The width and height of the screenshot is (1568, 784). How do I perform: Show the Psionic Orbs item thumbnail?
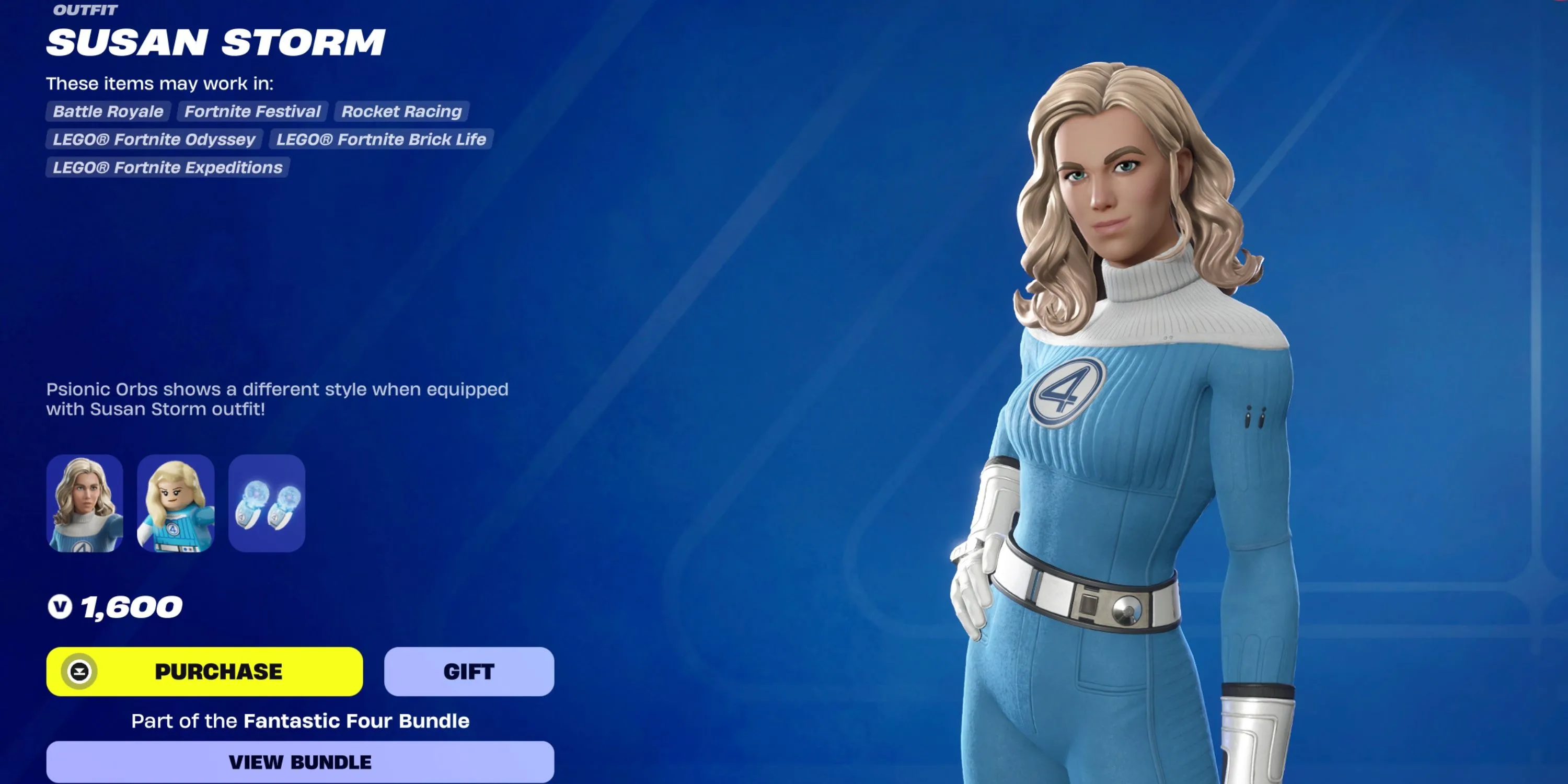tap(267, 503)
